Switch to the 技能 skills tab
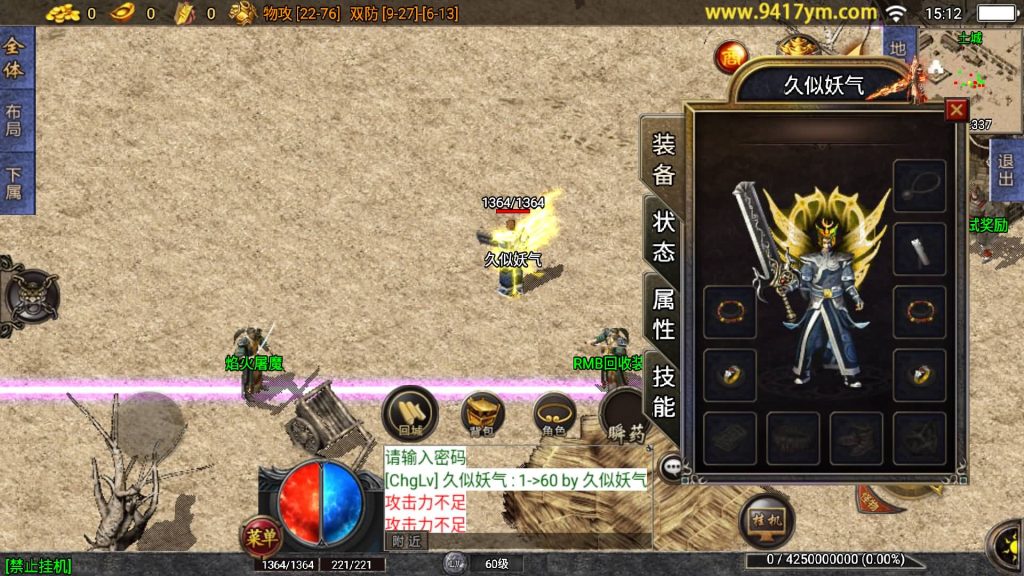The height and width of the screenshot is (576, 1024). coord(664,390)
